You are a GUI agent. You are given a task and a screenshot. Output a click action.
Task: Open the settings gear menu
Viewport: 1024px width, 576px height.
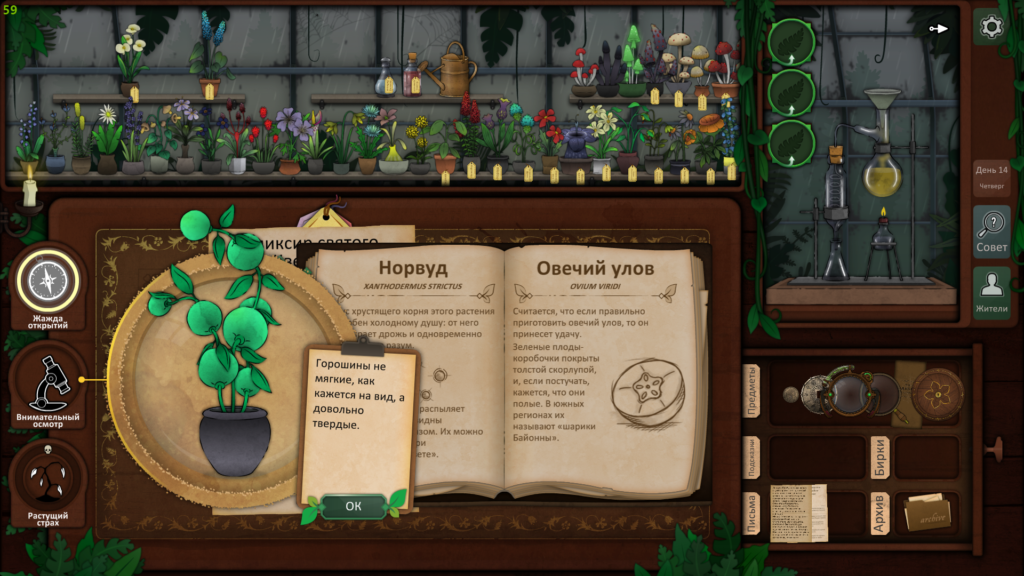tap(991, 27)
